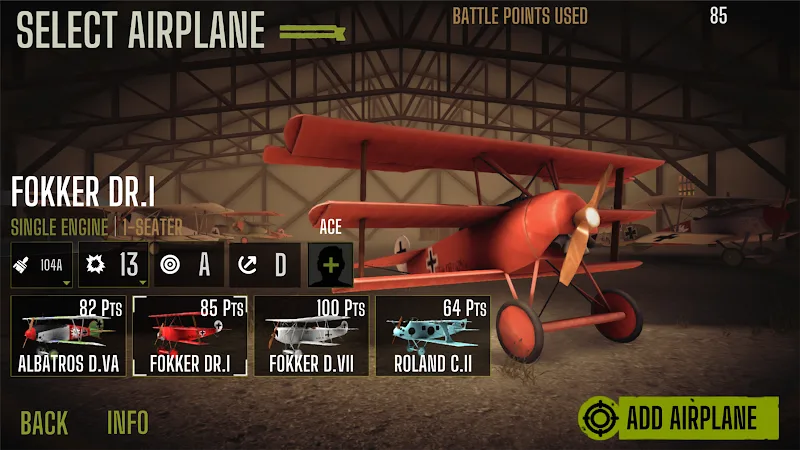Open the airplane Info panel
Screen dimensions: 800x450
click(x=128, y=422)
